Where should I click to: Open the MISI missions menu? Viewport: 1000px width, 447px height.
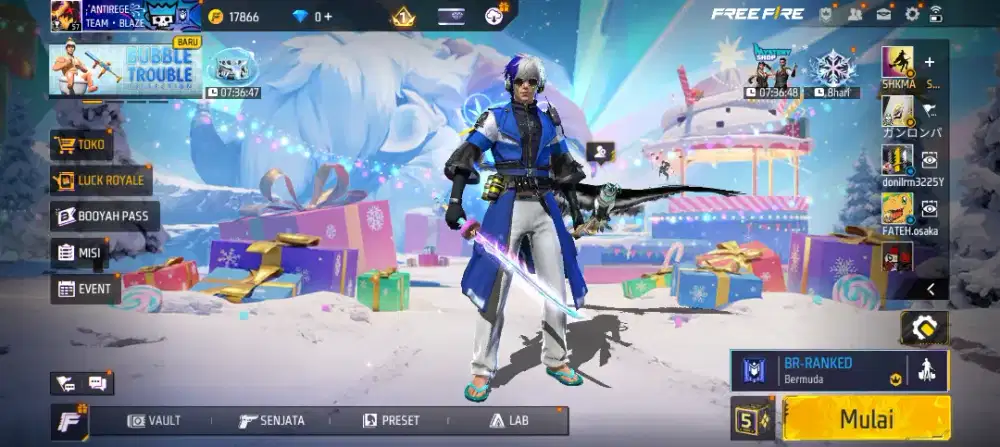tap(80, 253)
